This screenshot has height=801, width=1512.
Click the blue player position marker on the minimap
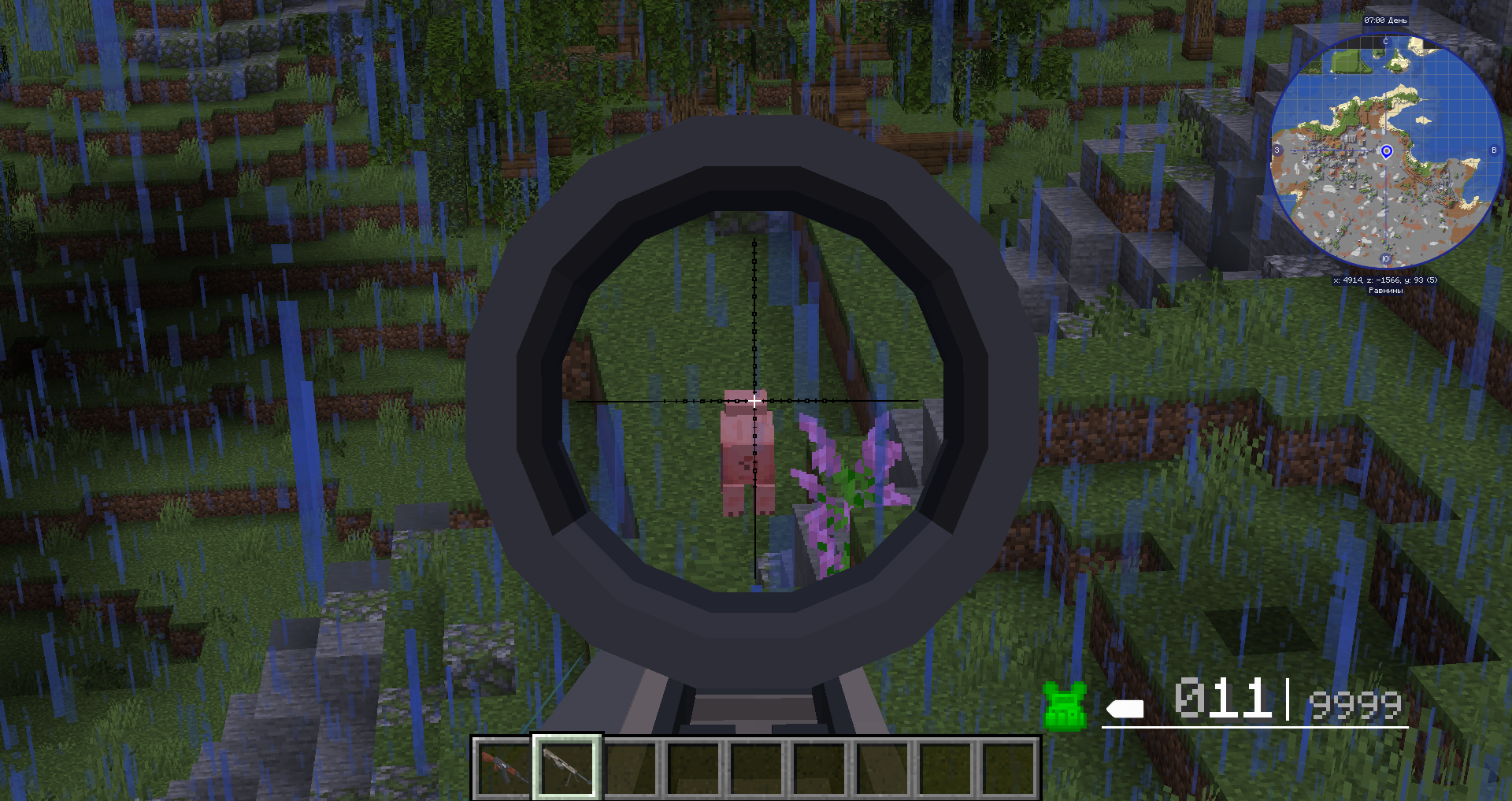1388,150
